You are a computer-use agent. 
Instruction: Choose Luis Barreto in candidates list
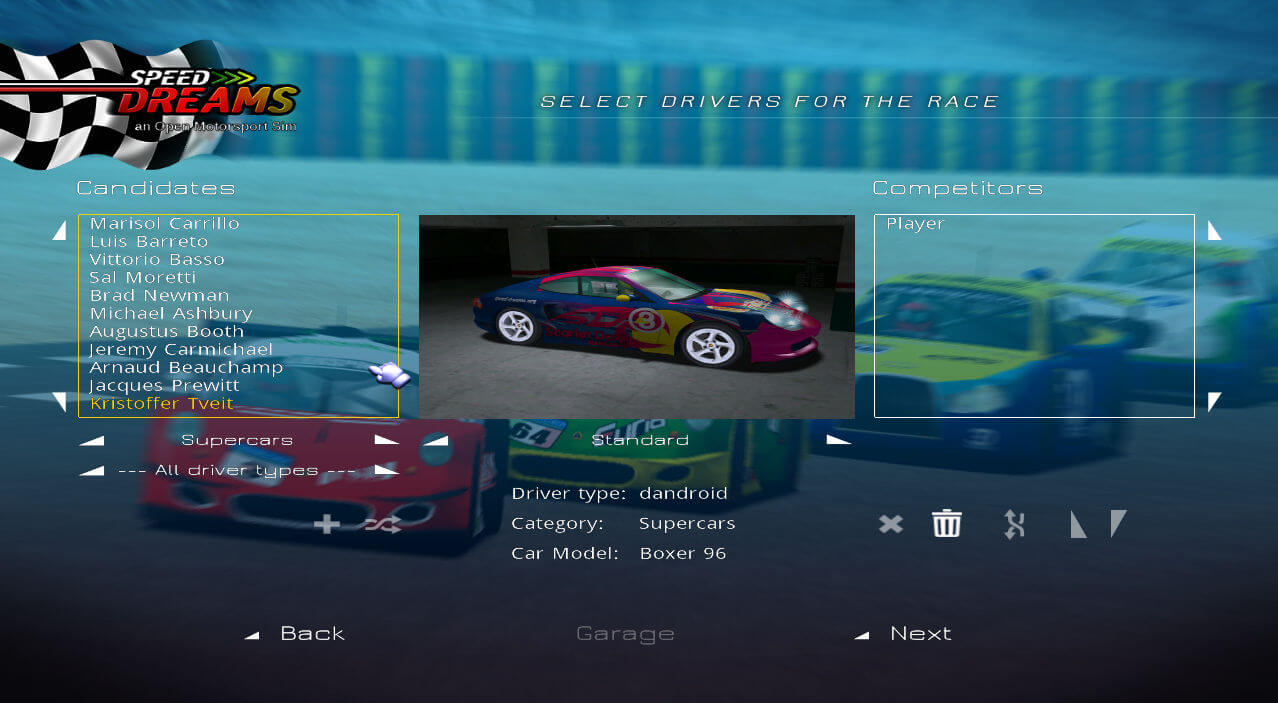[149, 242]
